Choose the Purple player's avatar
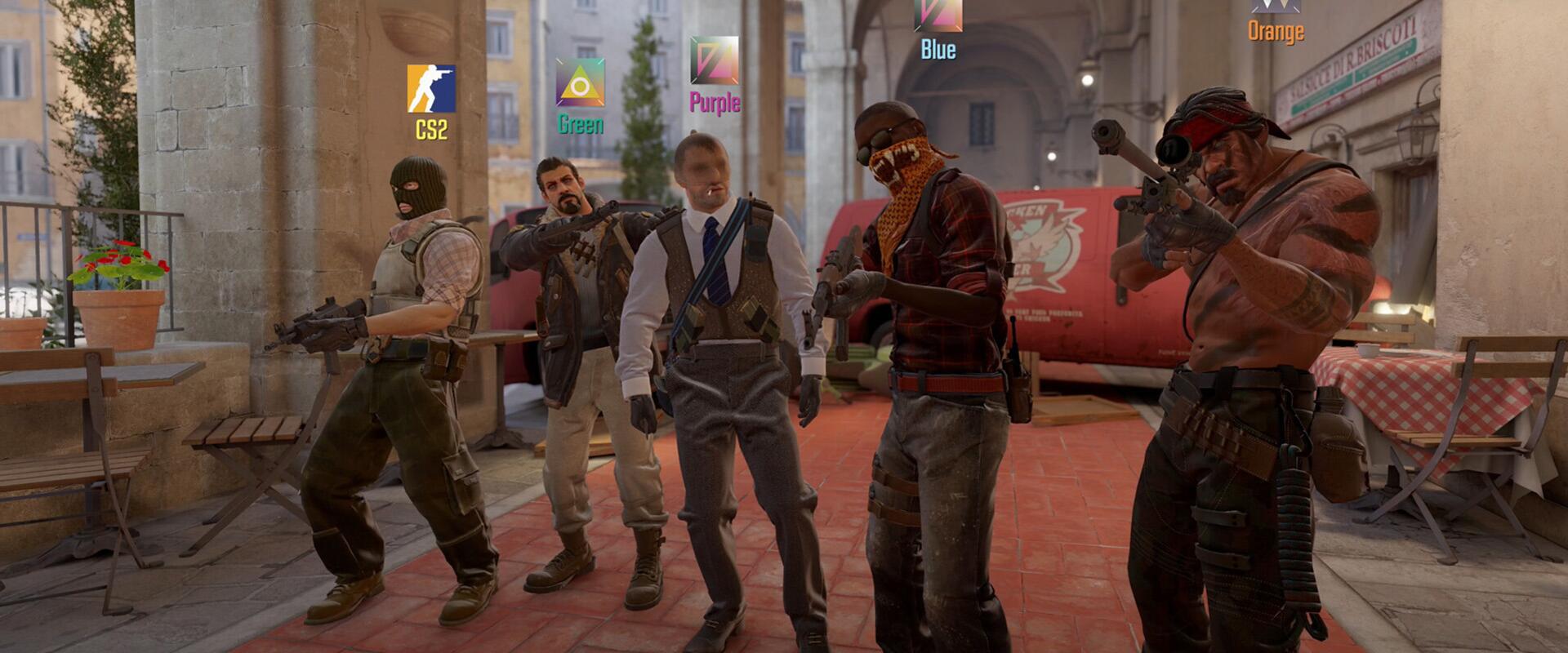The image size is (1568, 653). click(x=714, y=60)
